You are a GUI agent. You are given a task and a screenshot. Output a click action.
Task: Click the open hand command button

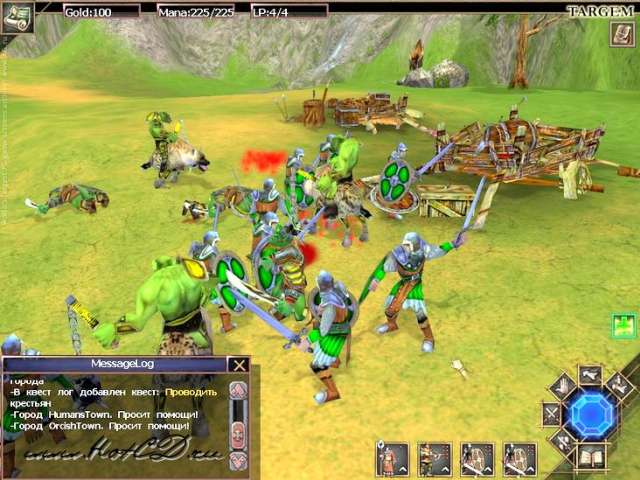[x=562, y=386]
